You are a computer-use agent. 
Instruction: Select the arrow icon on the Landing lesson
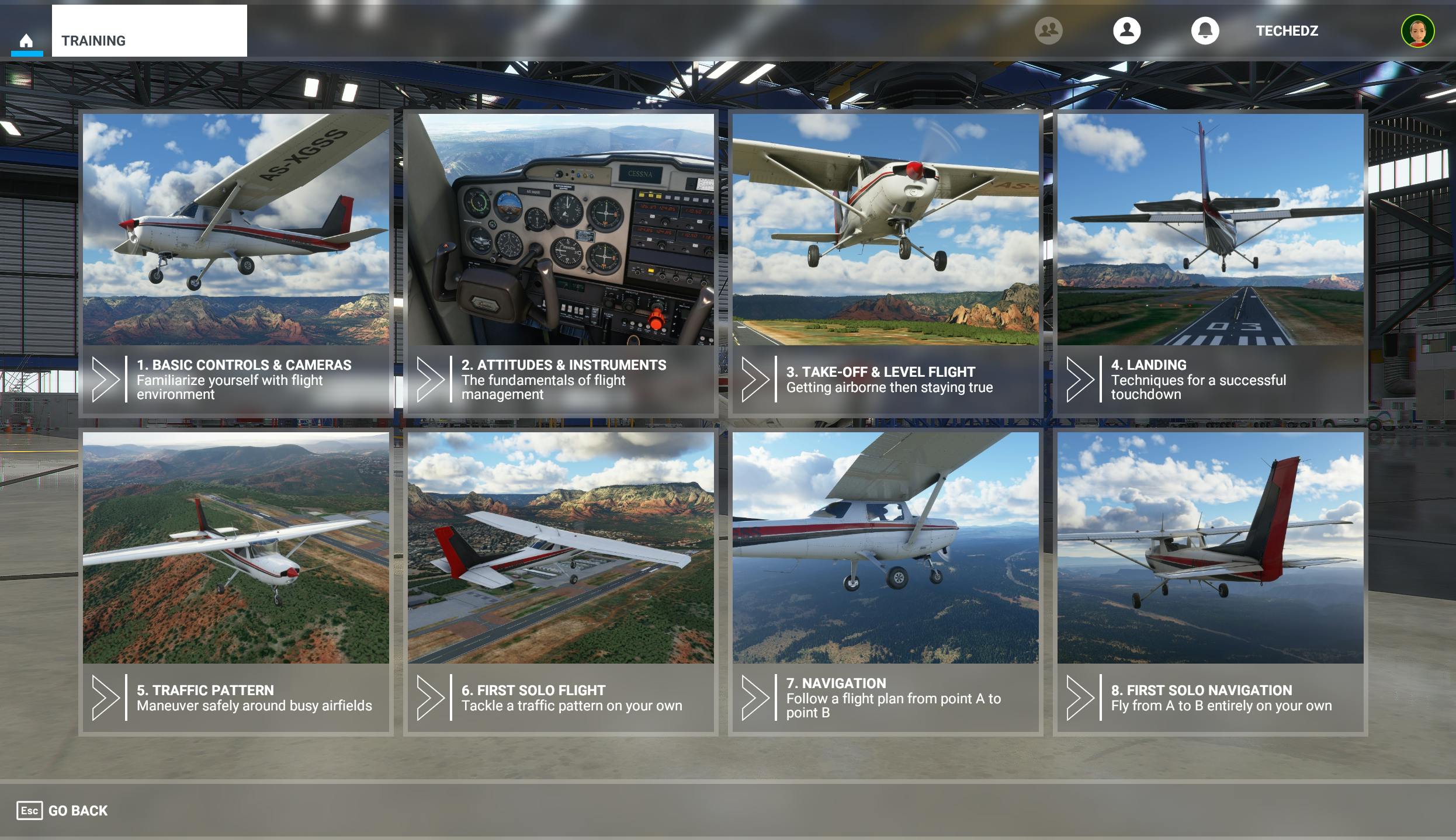click(x=1081, y=380)
